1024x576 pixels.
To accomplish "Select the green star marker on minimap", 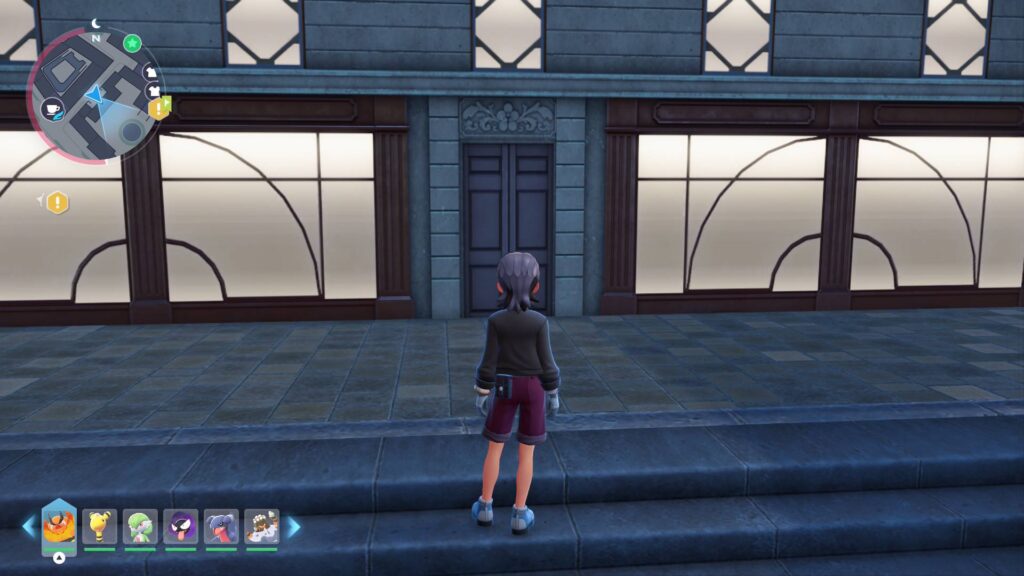I will click(x=132, y=43).
